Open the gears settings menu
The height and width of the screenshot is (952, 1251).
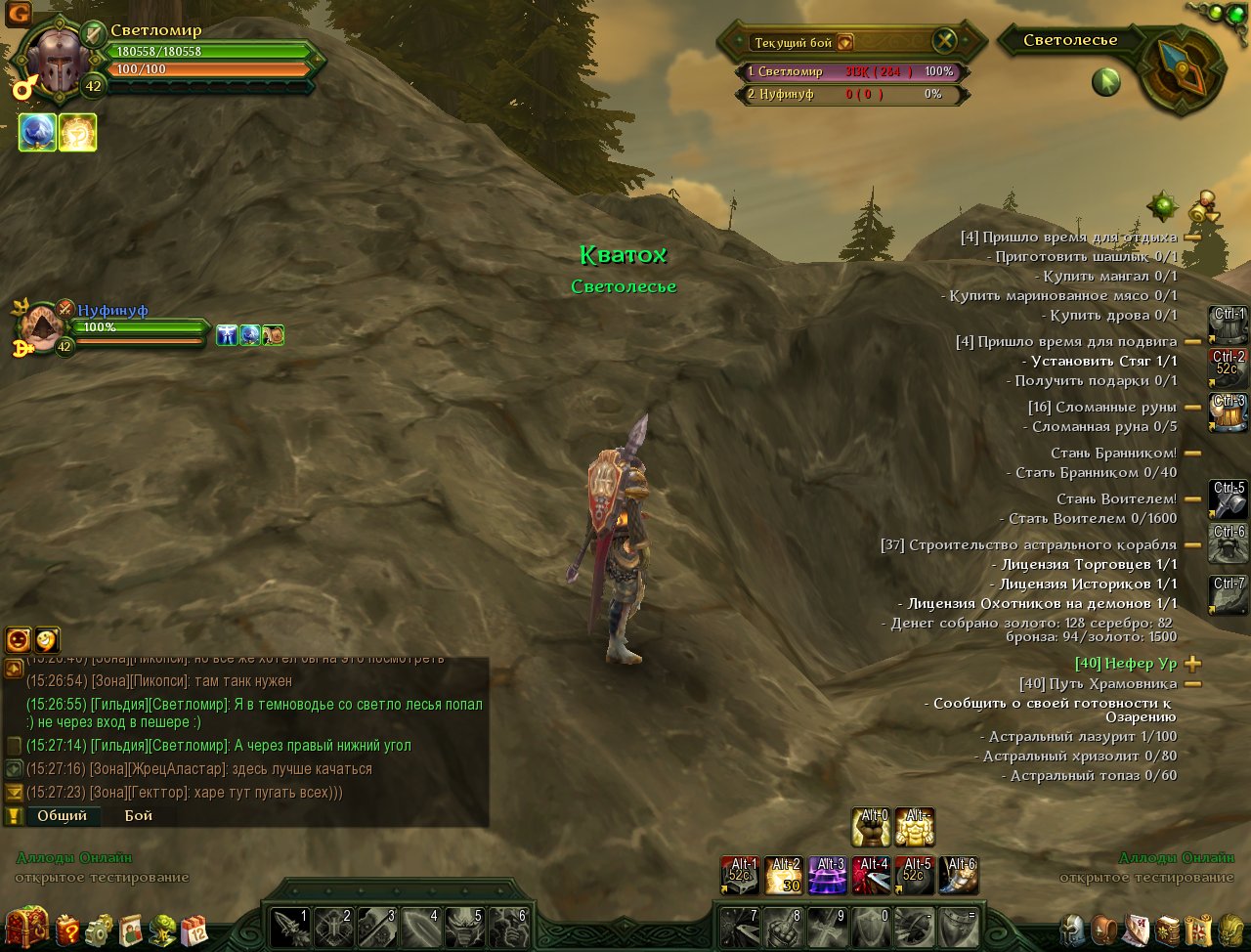pos(99,930)
